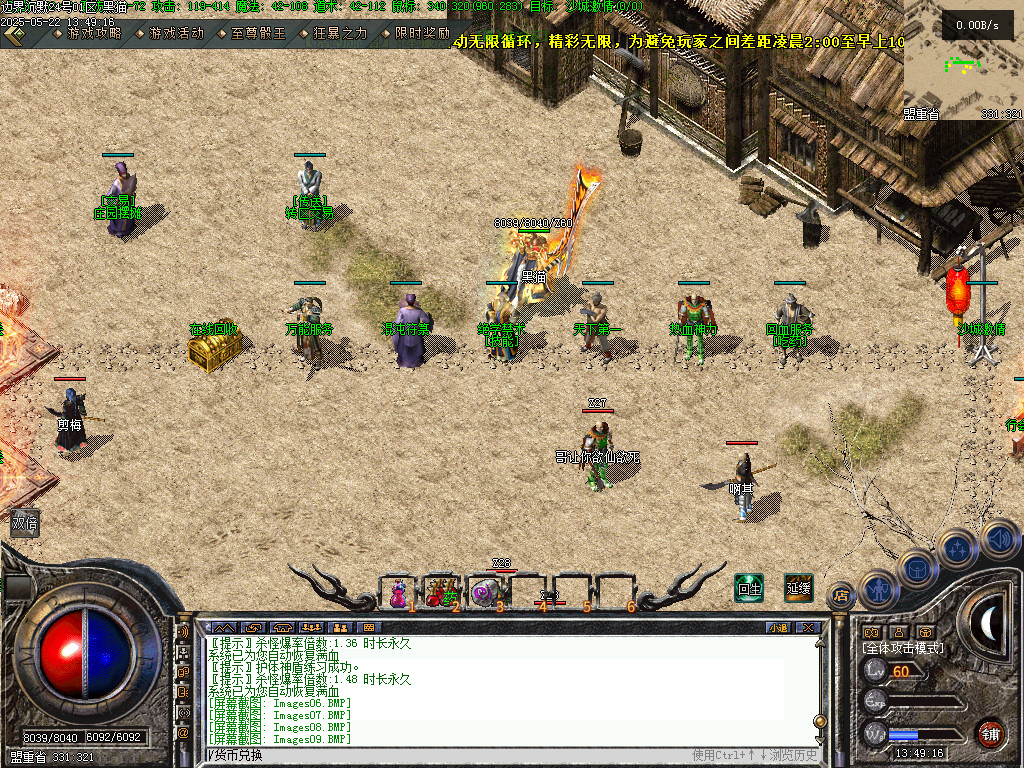Image resolution: width=1024 pixels, height=768 pixels.
Task: Use the red 药 potion bundle in slot 2
Action: point(441,592)
